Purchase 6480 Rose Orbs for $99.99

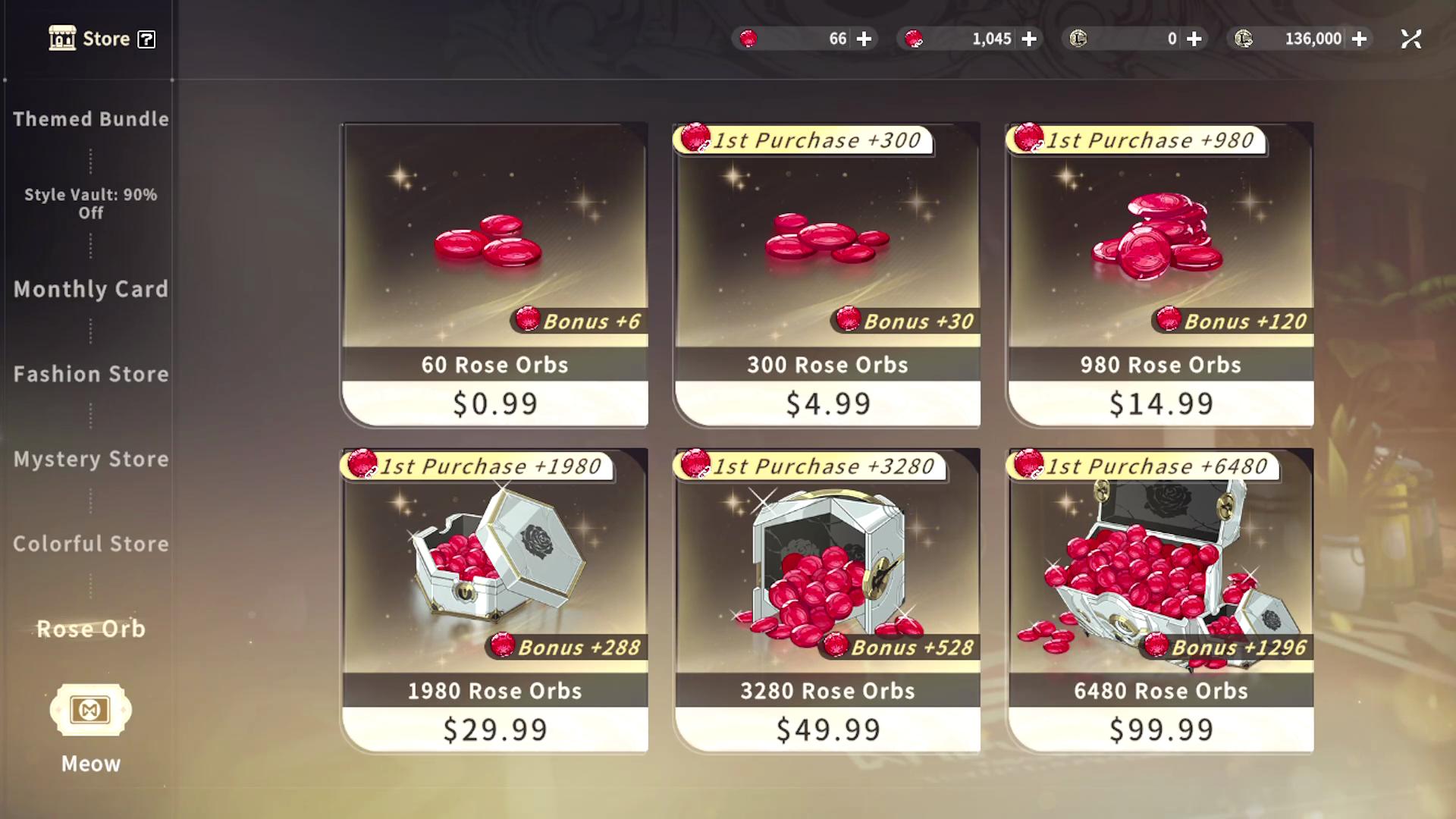[1160, 601]
